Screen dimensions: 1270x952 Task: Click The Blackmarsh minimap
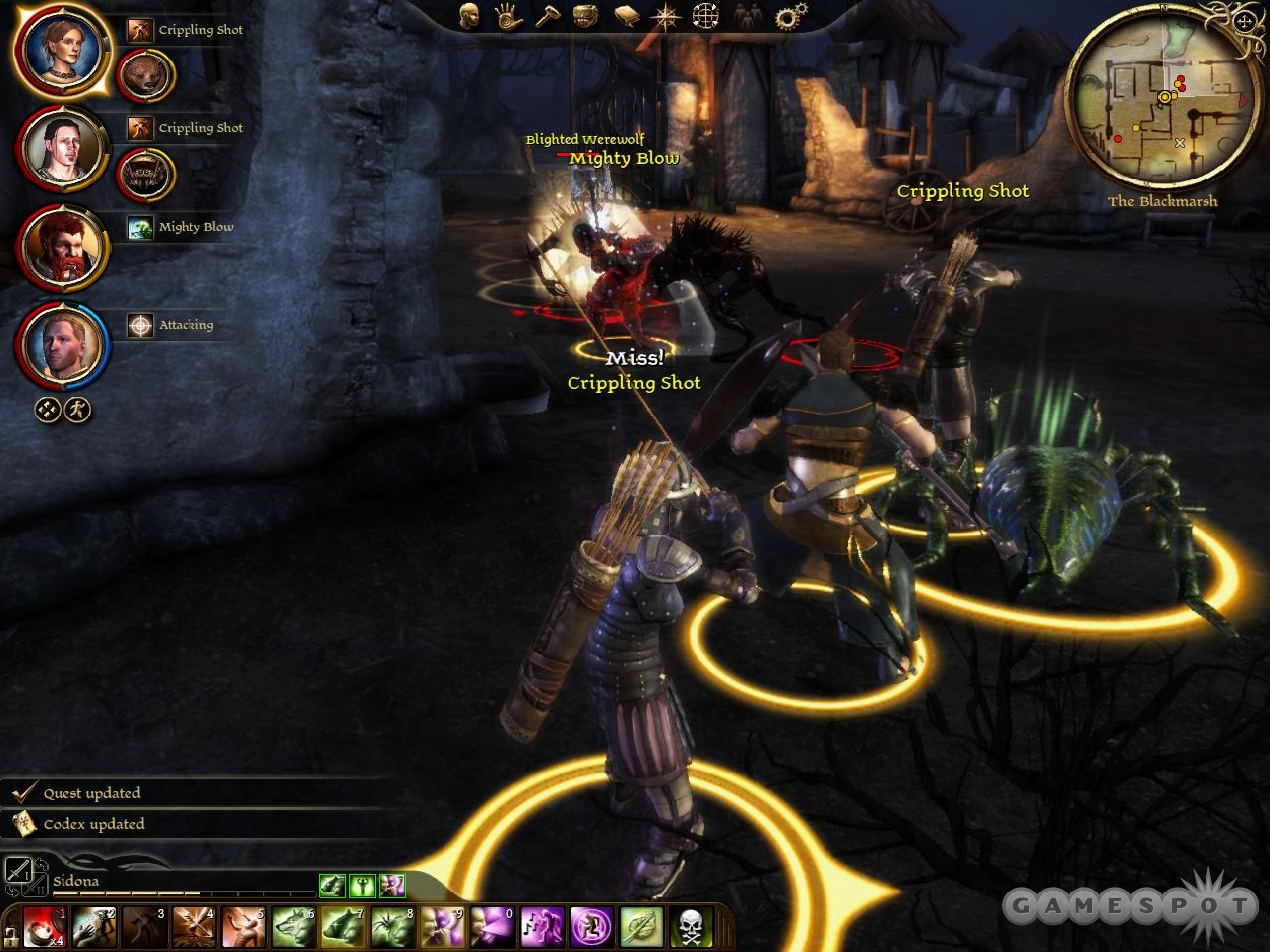(1163, 97)
